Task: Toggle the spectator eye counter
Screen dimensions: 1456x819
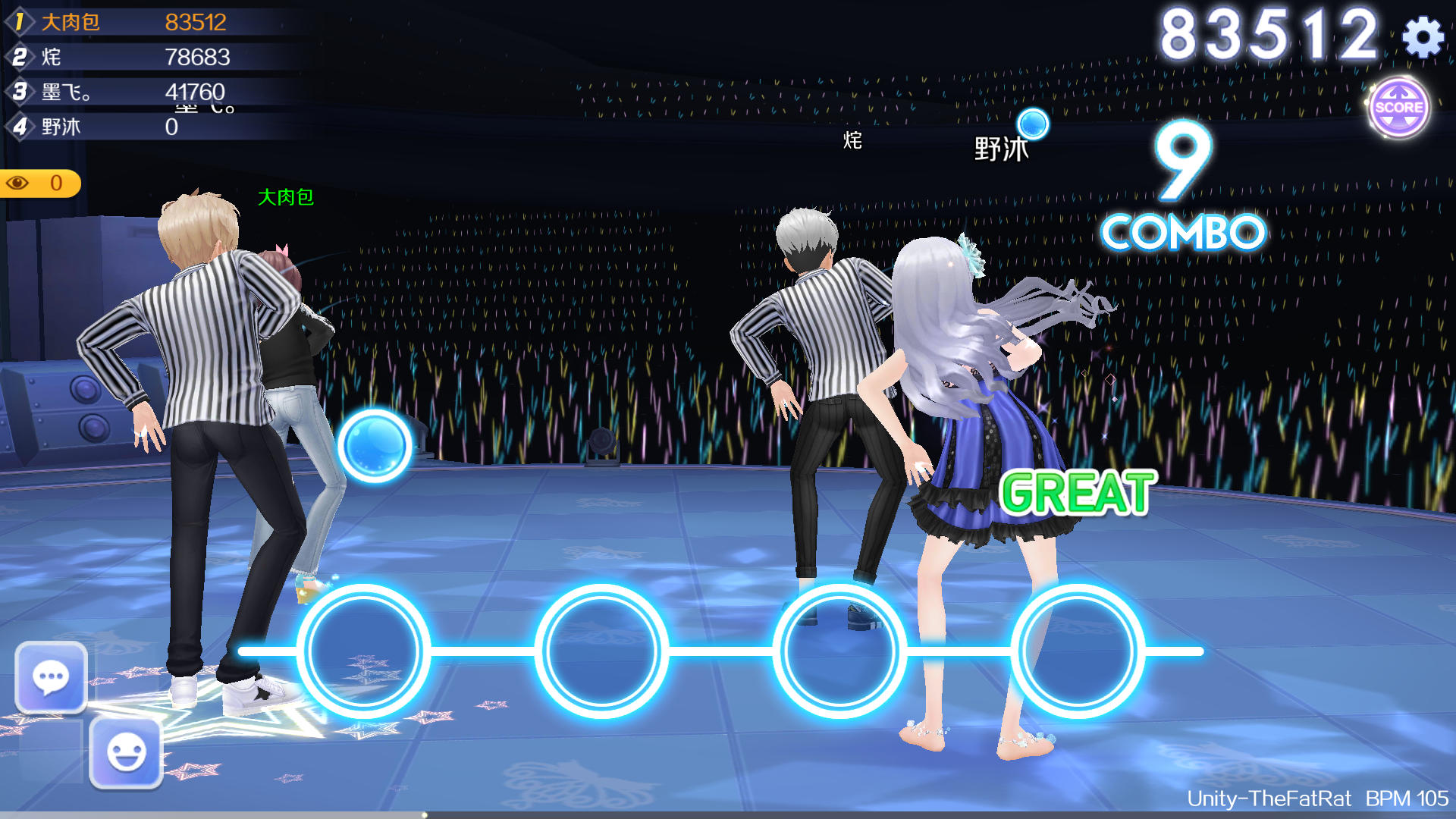Action: point(38,183)
